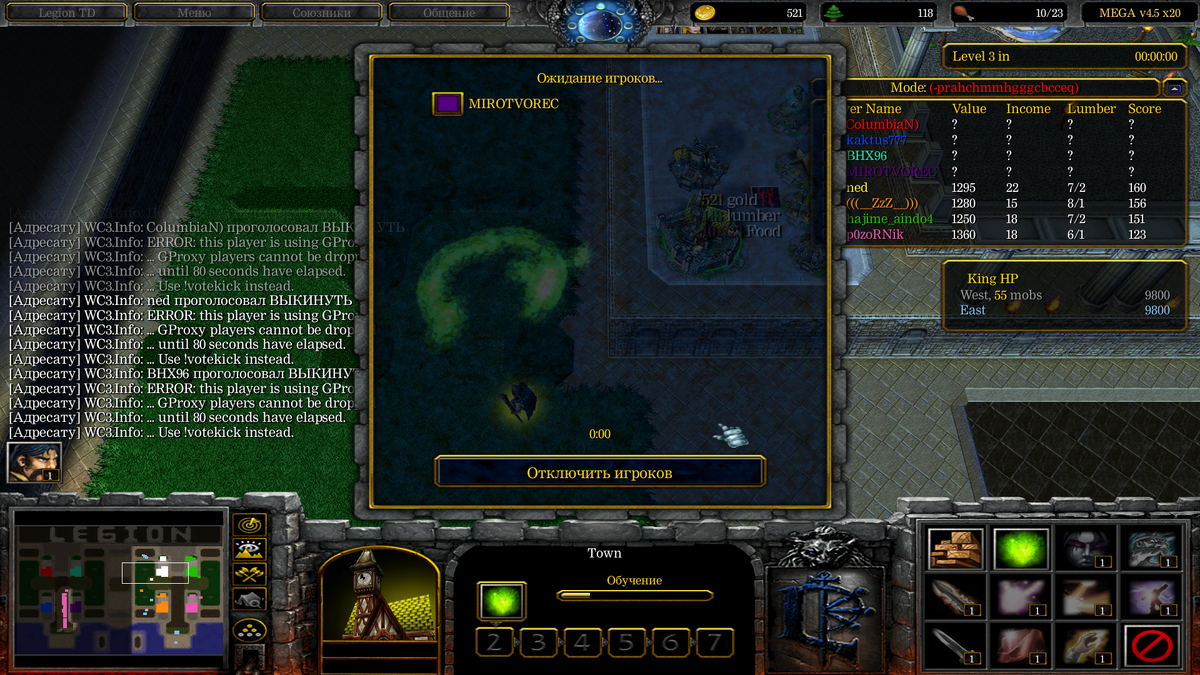The width and height of the screenshot is (1200, 675).
Task: Click the red cancel circle icon
Action: [x=1151, y=646]
